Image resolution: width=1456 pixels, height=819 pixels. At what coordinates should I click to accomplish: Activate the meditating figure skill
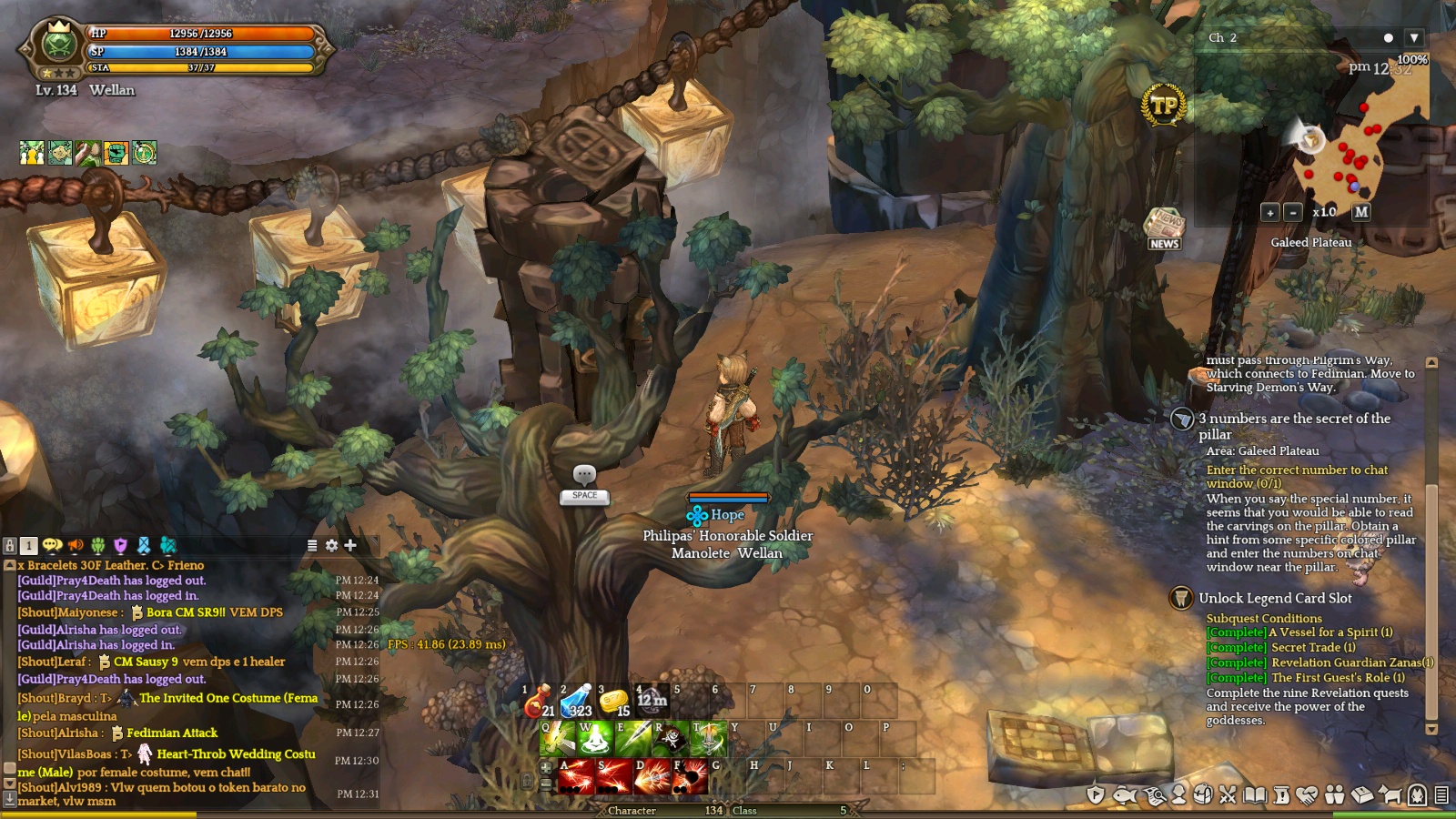[595, 739]
